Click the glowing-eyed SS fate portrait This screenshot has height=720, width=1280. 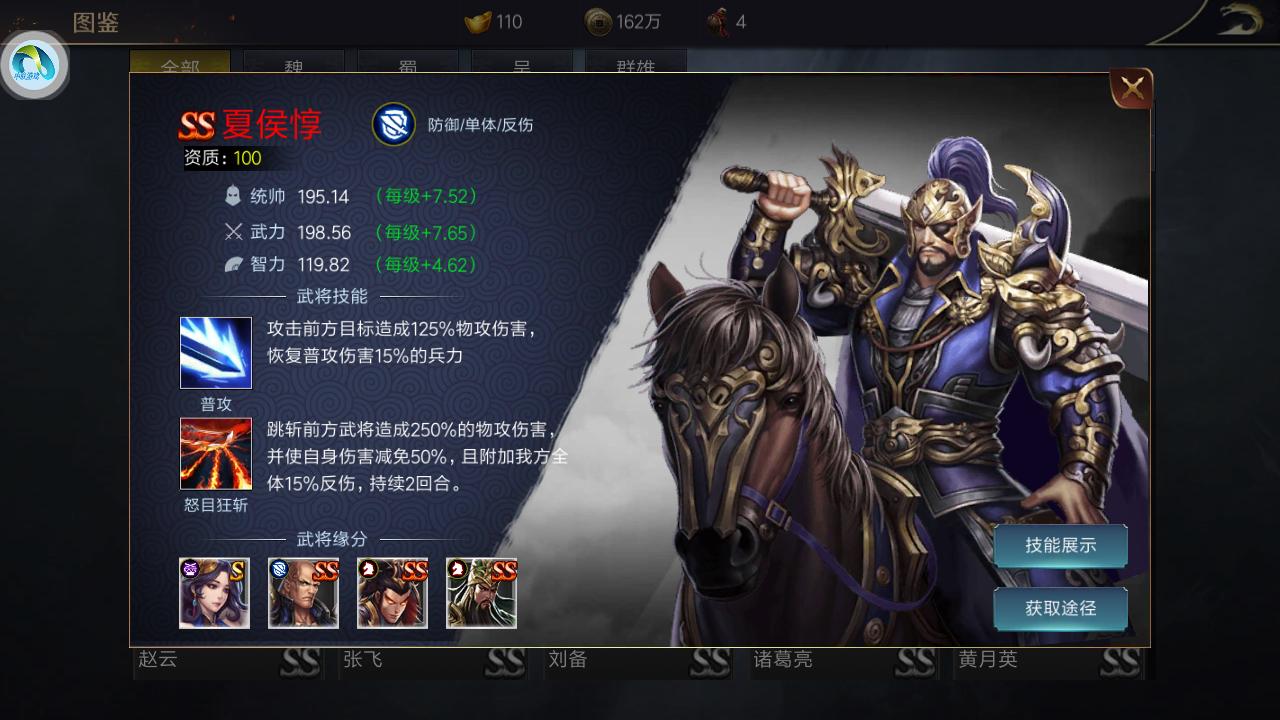click(x=391, y=593)
